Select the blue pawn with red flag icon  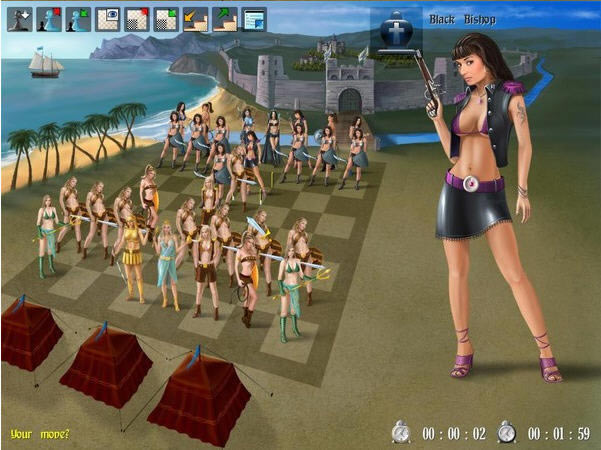click(49, 18)
